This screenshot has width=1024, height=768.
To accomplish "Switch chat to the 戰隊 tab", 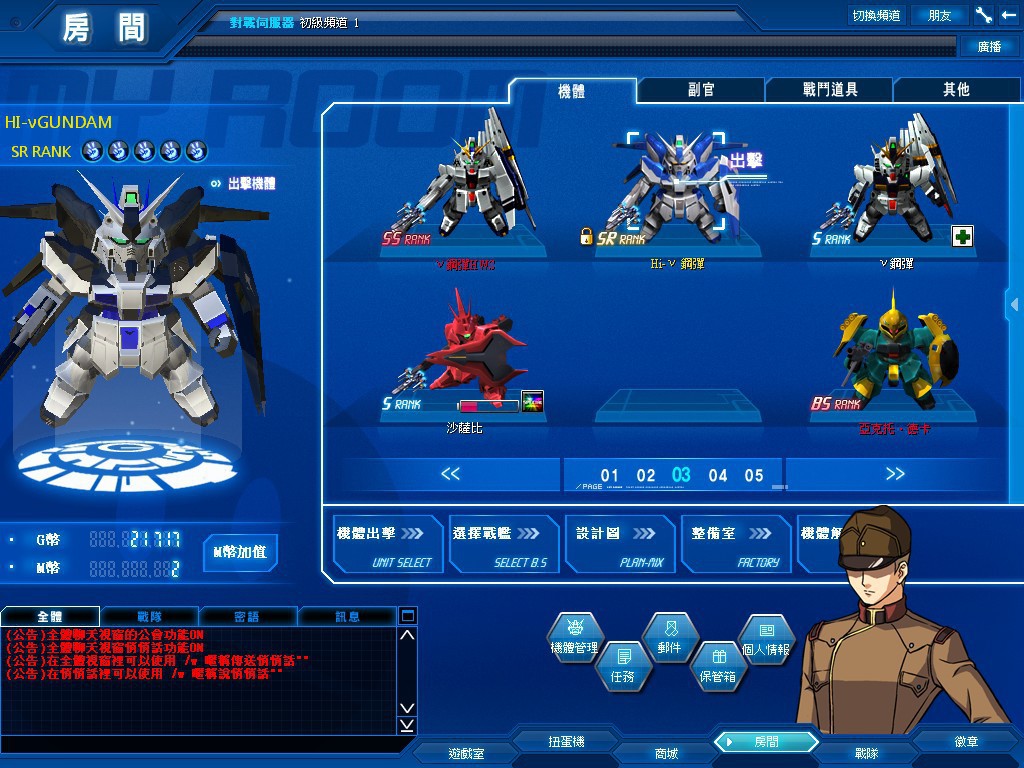I will [149, 616].
